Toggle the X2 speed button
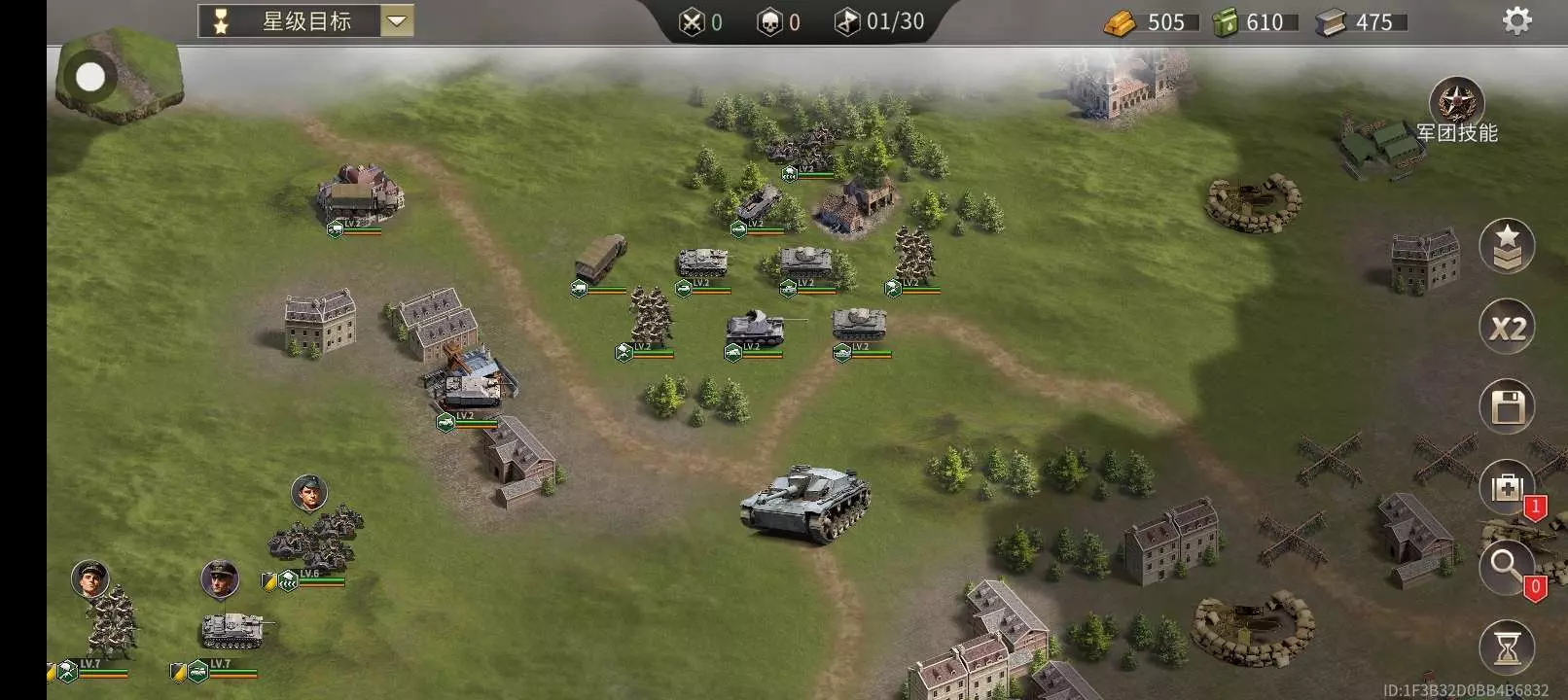This screenshot has width=1568, height=700. tap(1507, 328)
